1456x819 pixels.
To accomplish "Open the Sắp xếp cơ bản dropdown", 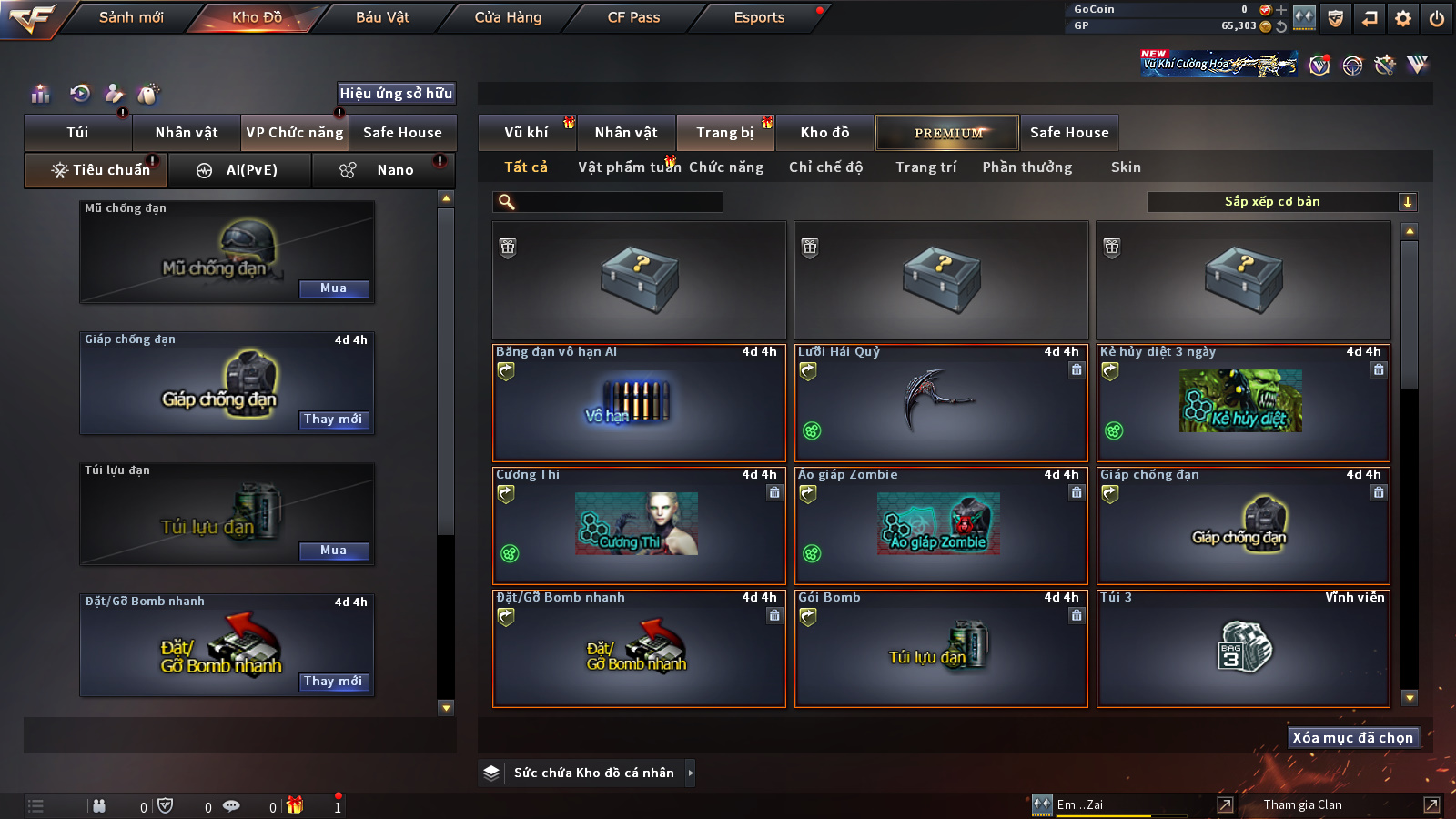I will (1281, 202).
